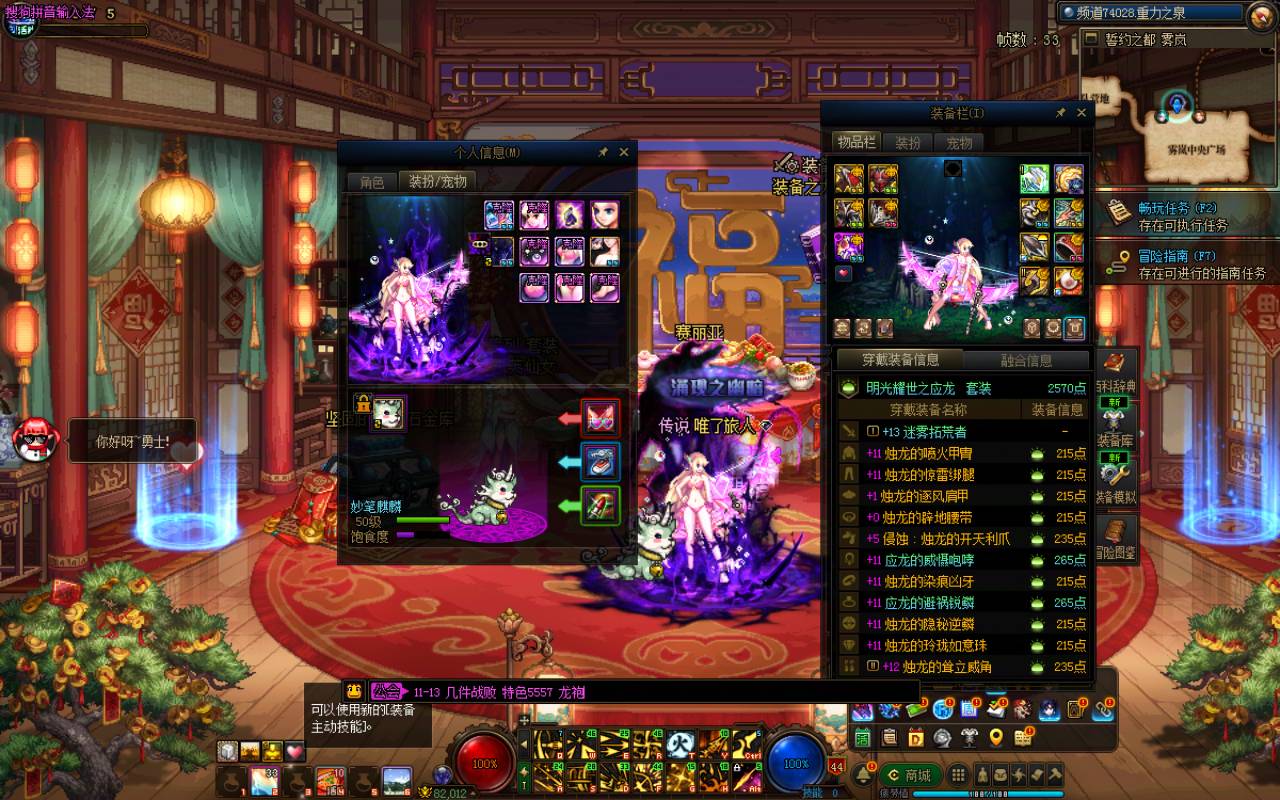This screenshot has width=1280, height=800.
Task: Click the orange map pin icon
Action: tap(996, 738)
